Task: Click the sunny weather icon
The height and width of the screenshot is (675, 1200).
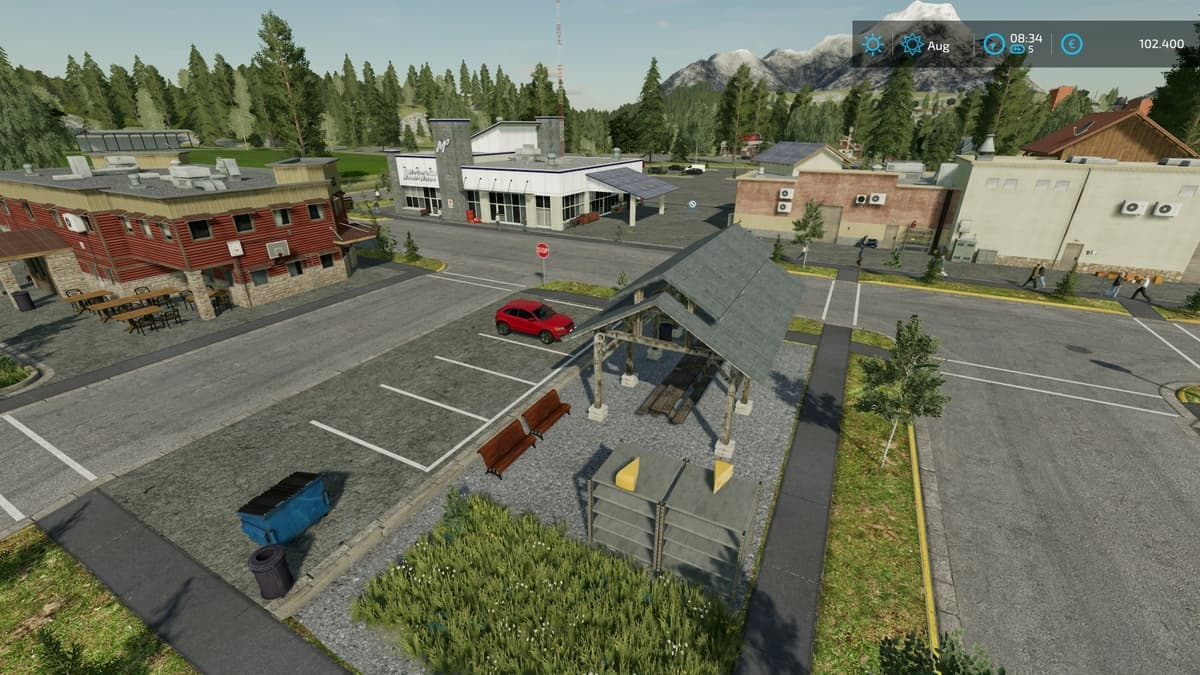Action: 873,44
